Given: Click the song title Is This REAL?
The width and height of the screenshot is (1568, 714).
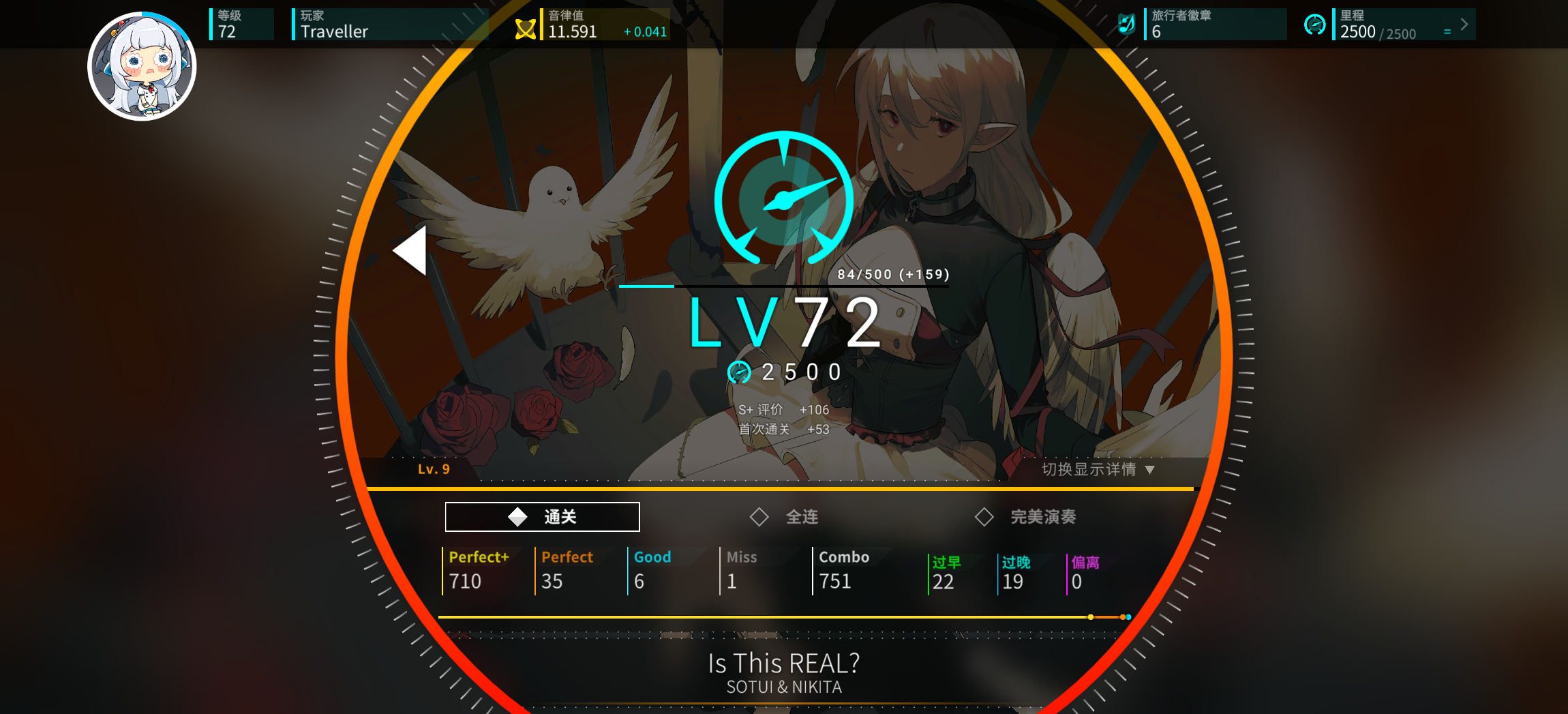Looking at the screenshot, I should 784,662.
